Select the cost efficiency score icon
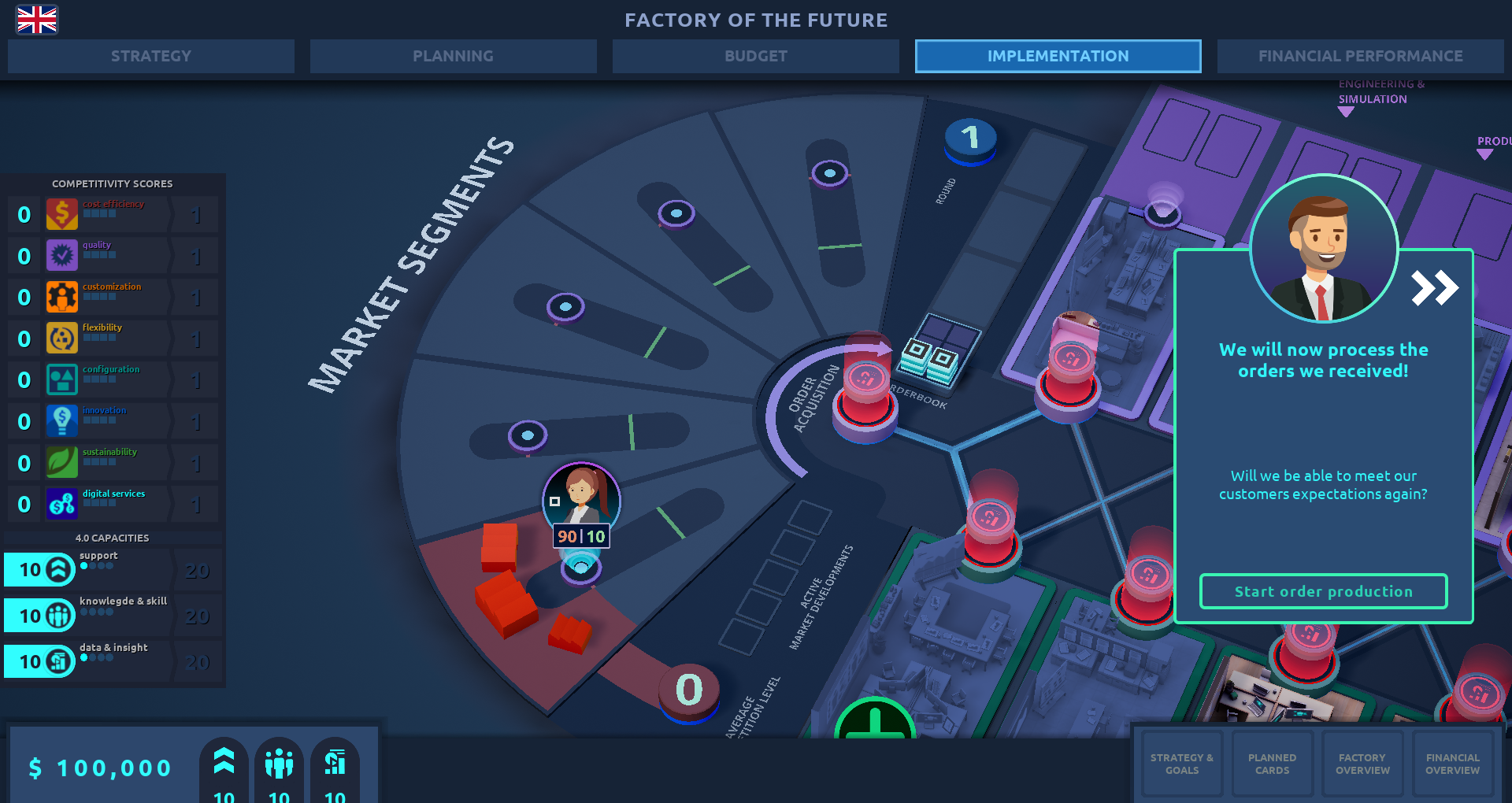 62,214
